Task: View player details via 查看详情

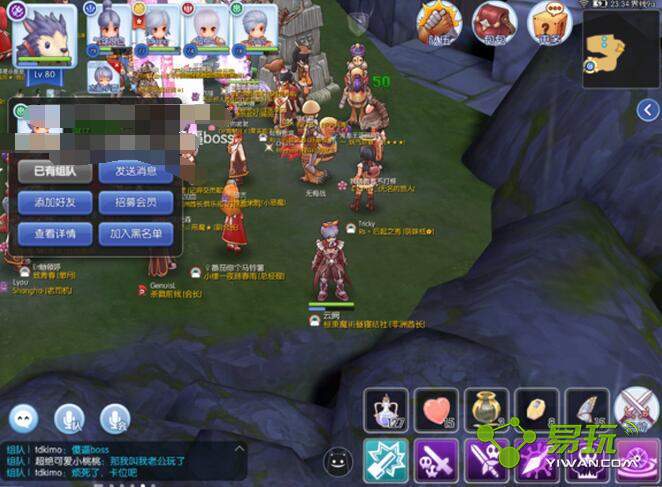Action: [56, 234]
